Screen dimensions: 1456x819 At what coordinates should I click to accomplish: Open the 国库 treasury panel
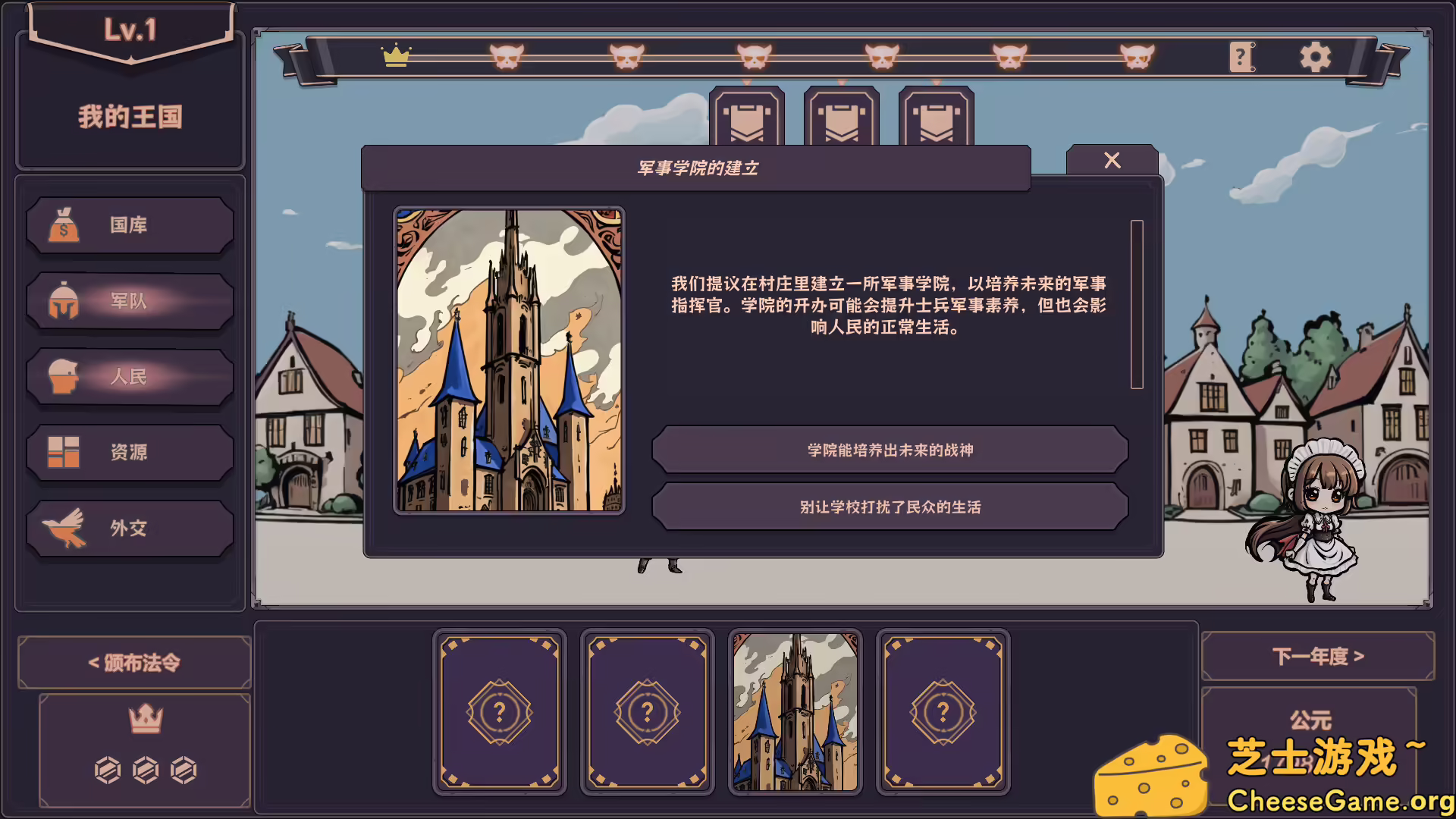[x=129, y=224]
